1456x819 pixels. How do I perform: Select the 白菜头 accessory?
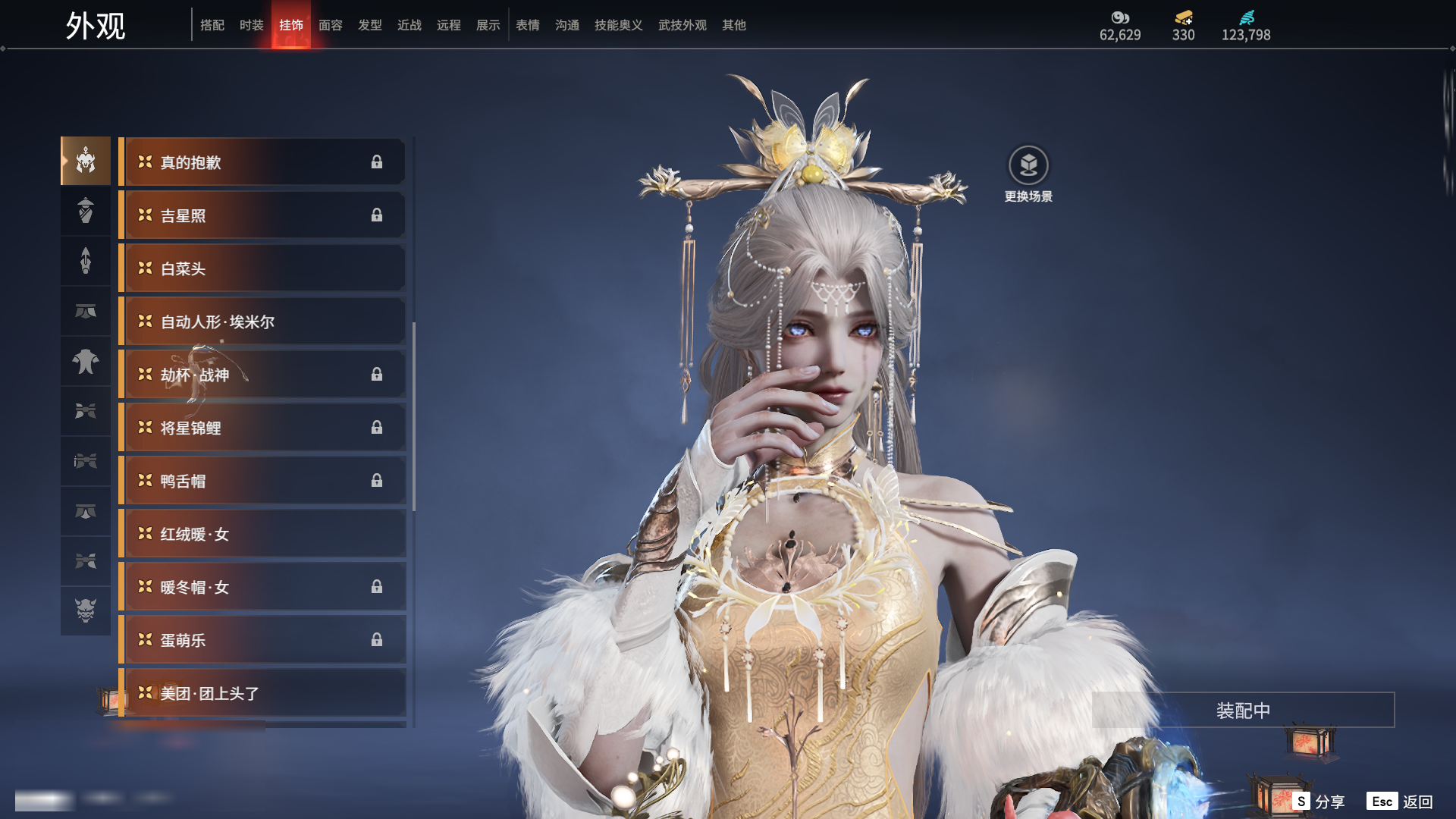262,268
